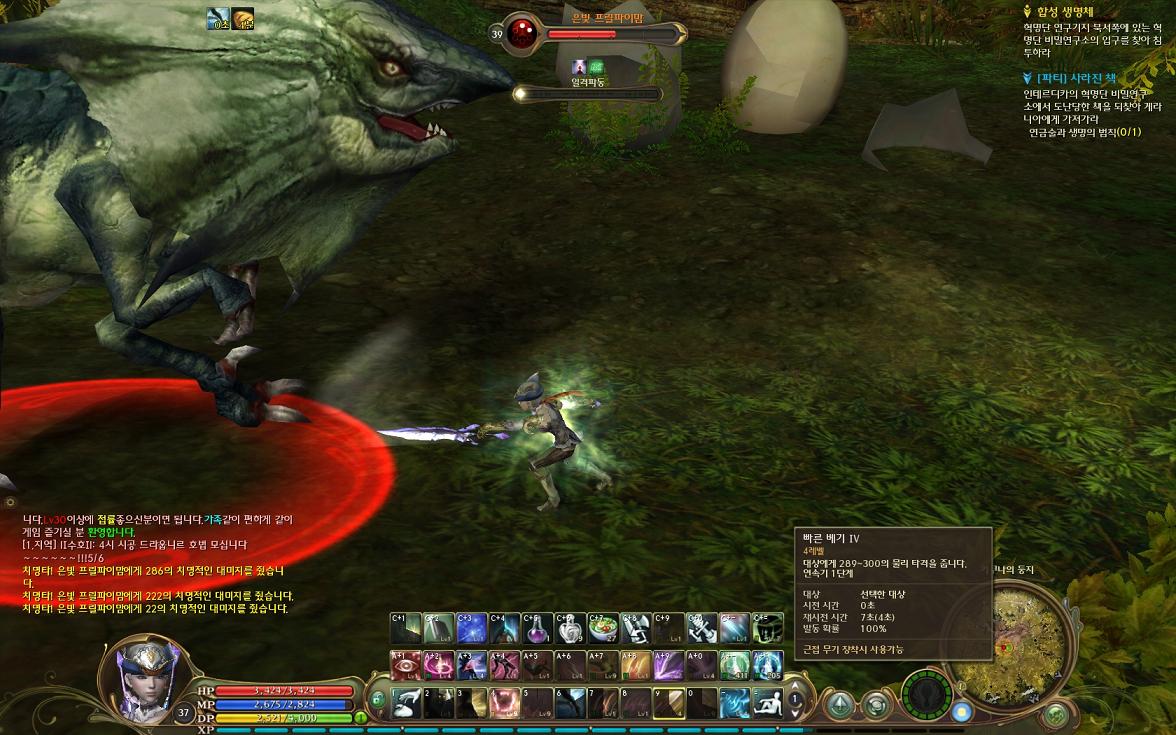The image size is (1176, 735).
Task: Click the round upward arrow menu button
Action: pyautogui.click(x=838, y=704)
